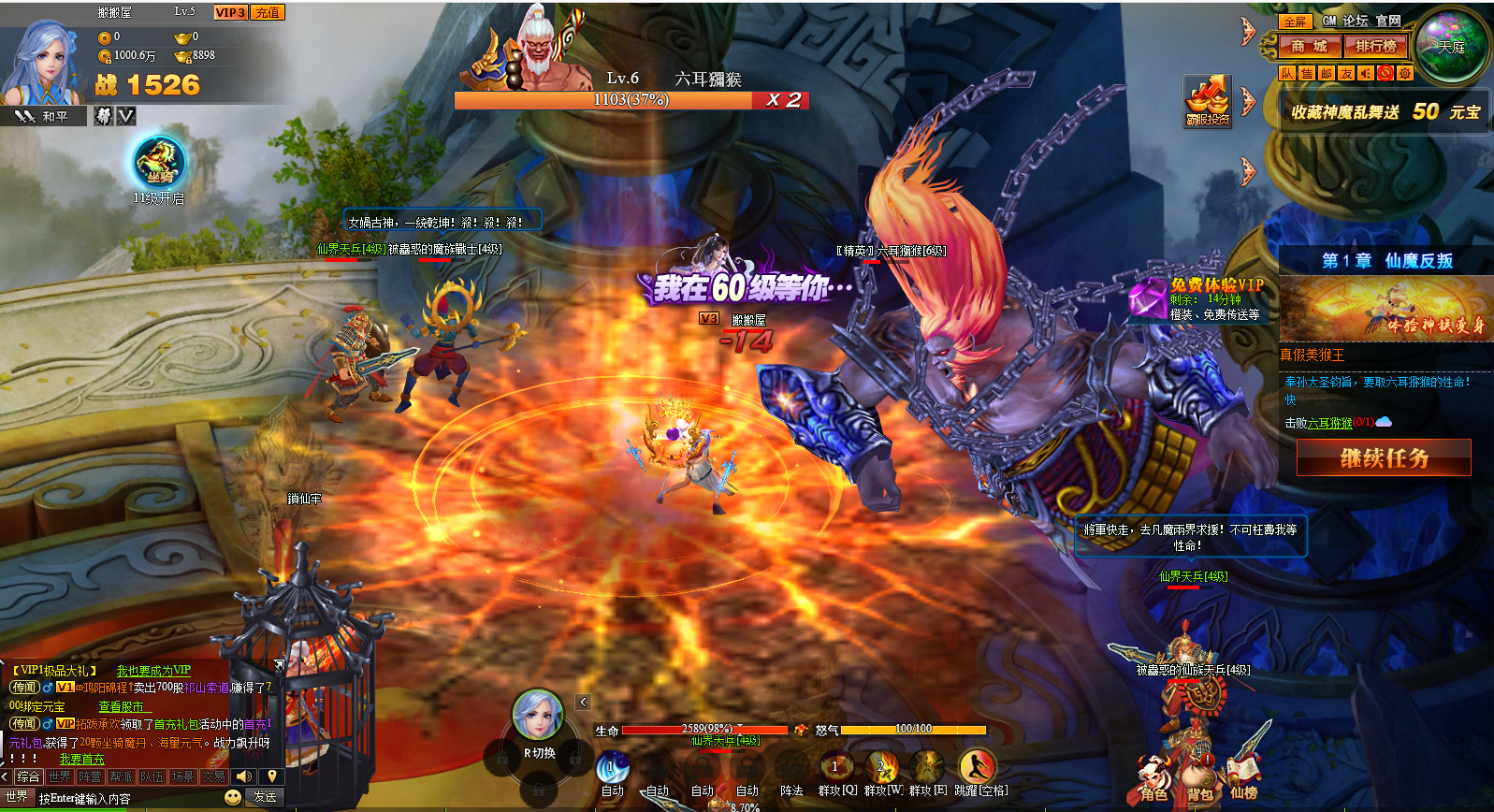Switch chat to the 世界 tab
The width and height of the screenshot is (1494, 812).
point(60,776)
